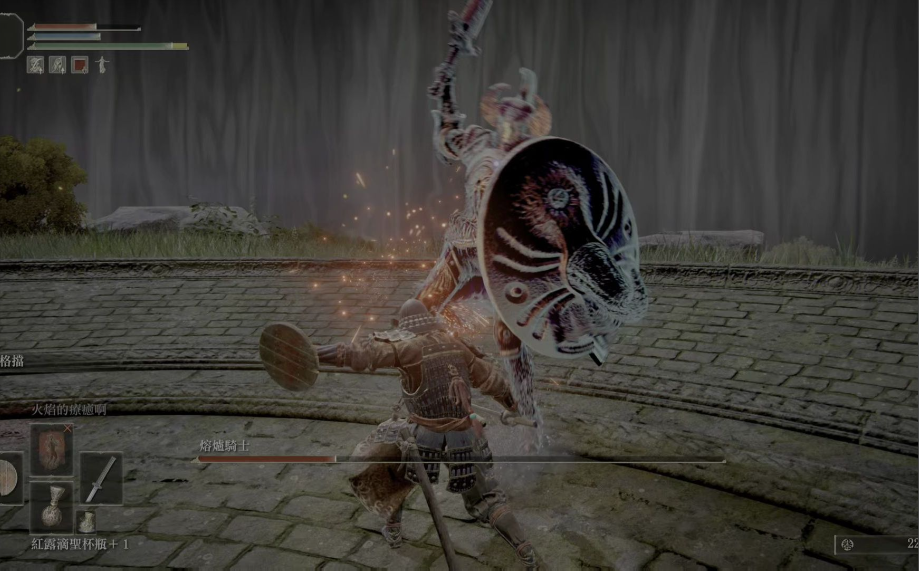Inspect the standing figure status icon
The width and height of the screenshot is (919, 571).
pyautogui.click(x=102, y=65)
